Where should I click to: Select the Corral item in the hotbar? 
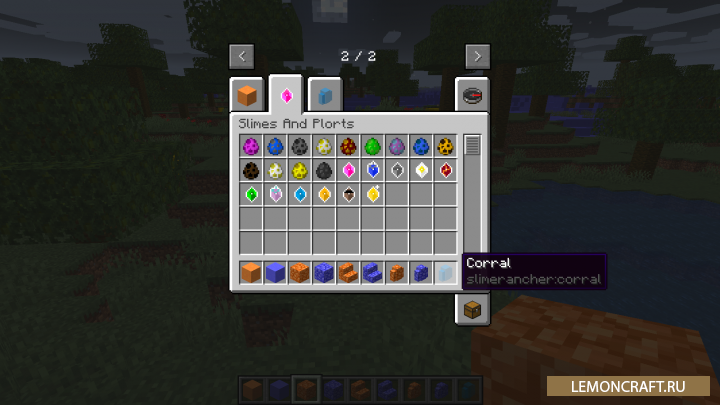446,272
